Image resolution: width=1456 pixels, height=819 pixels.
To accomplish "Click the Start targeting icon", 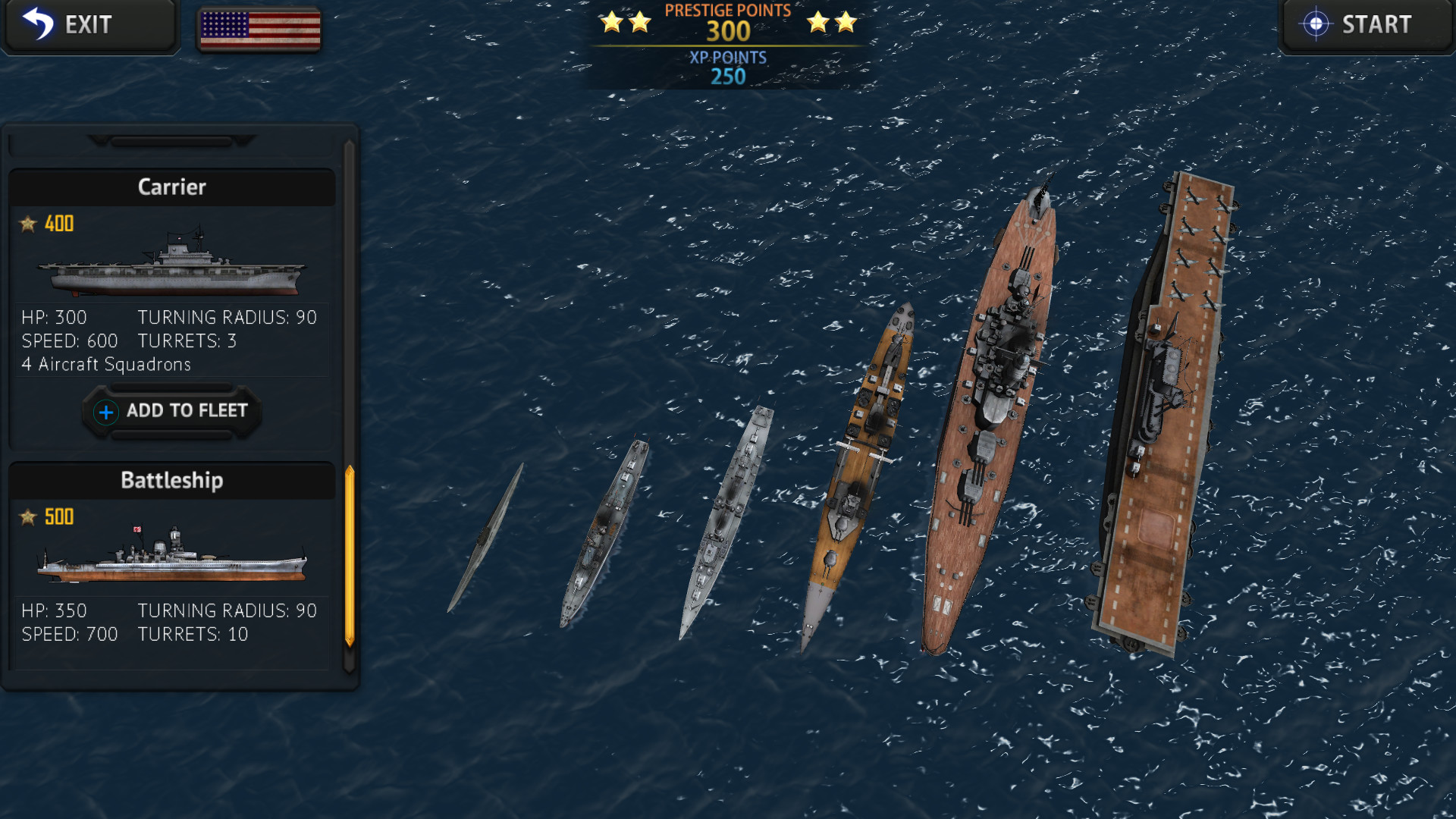I will 1316,24.
